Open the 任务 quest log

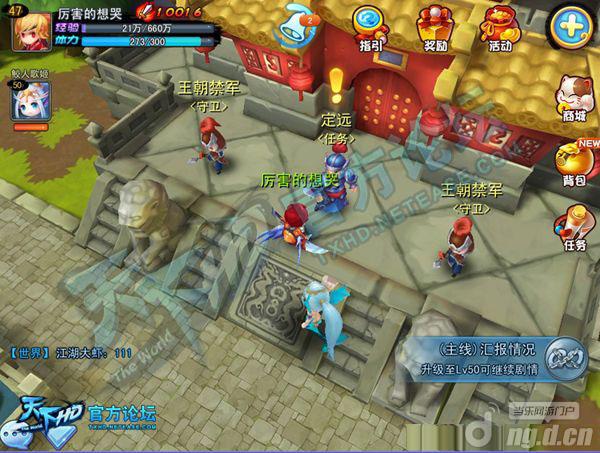pos(574,228)
